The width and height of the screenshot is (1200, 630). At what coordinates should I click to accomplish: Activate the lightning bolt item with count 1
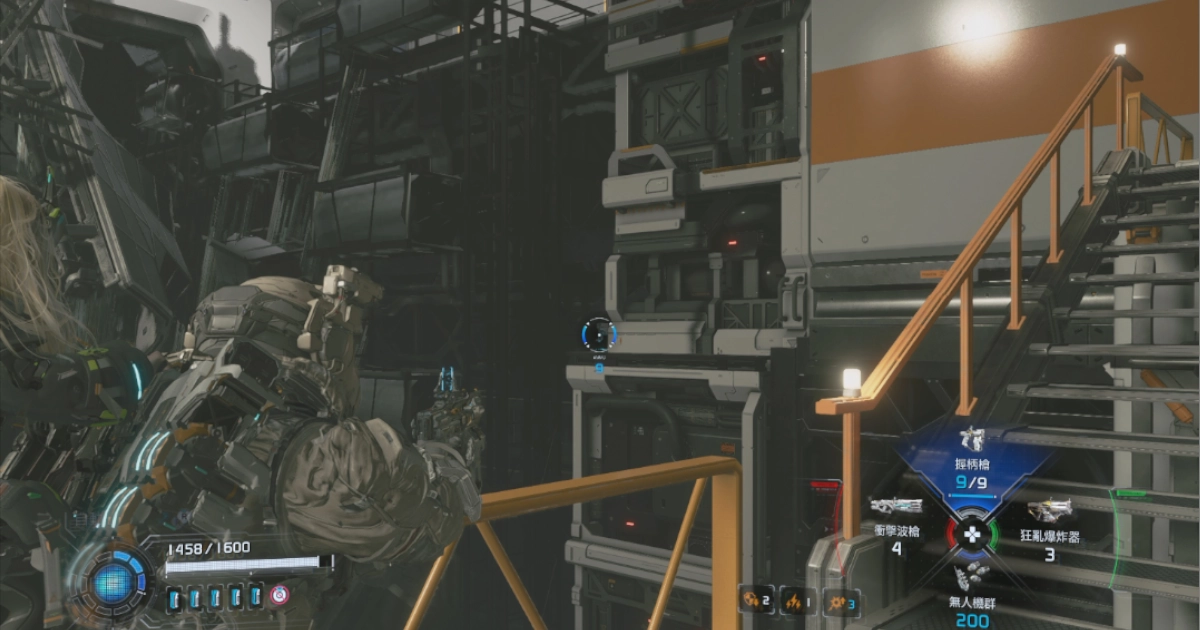793,600
